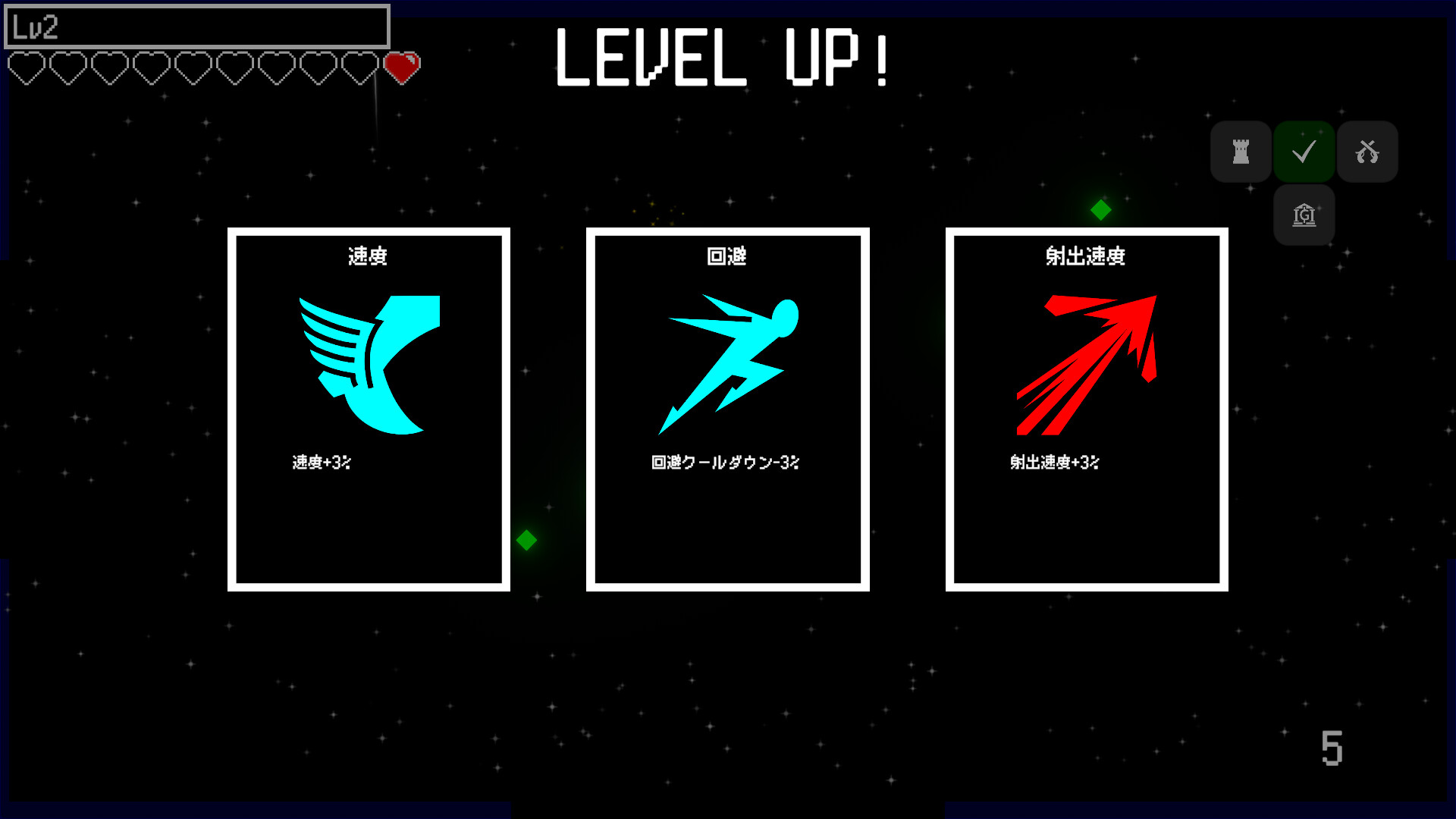This screenshot has width=1456, height=819.
Task: Open the bank building IGI icon
Action: [1304, 215]
